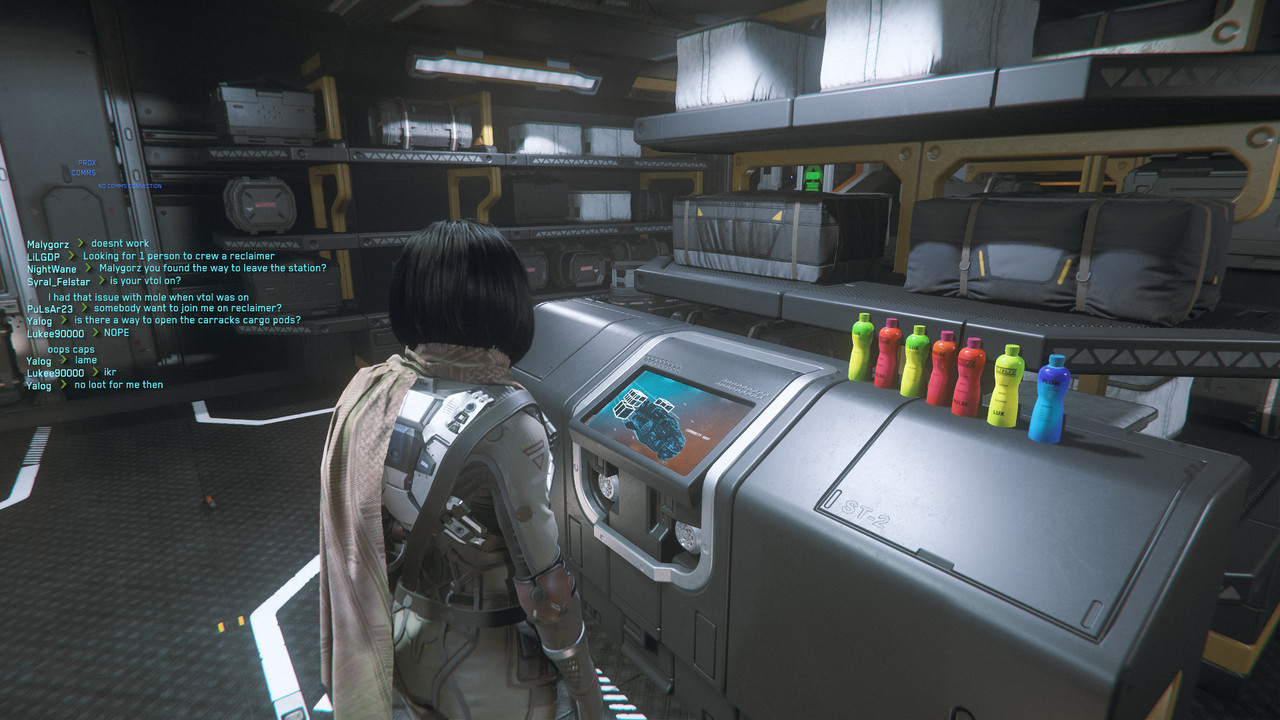Click Yalog's "no loot for me then" message

tap(118, 385)
